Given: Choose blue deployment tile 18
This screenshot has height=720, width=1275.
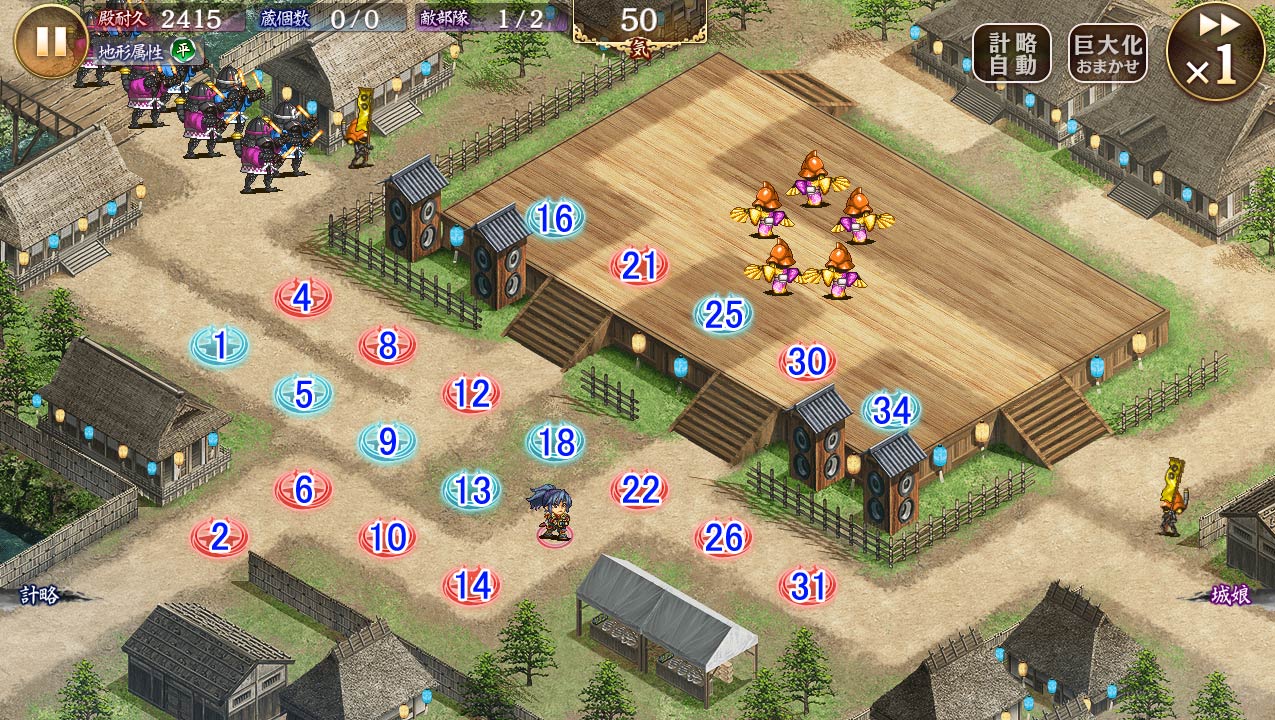Looking at the screenshot, I should pos(555,442).
